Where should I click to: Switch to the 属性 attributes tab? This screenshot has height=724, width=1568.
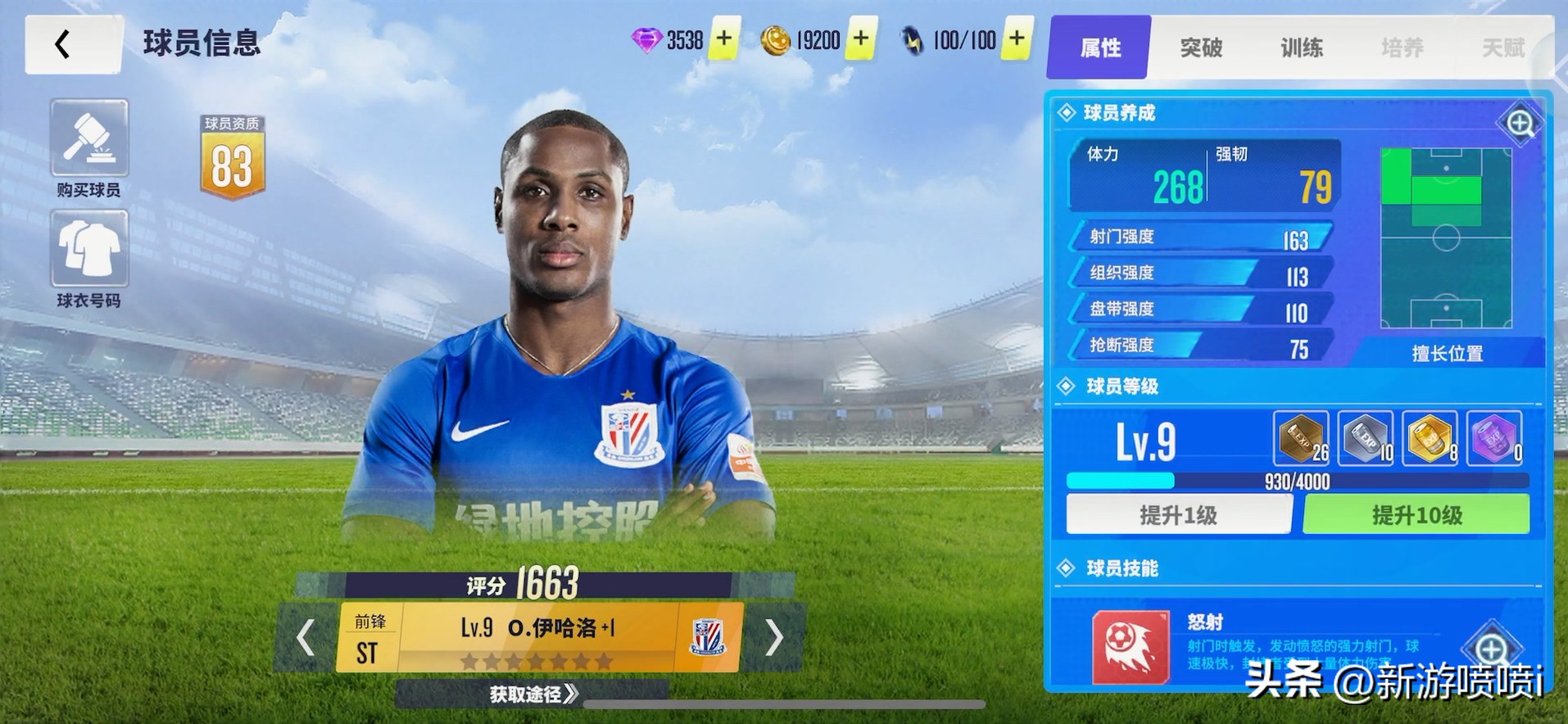click(1100, 48)
